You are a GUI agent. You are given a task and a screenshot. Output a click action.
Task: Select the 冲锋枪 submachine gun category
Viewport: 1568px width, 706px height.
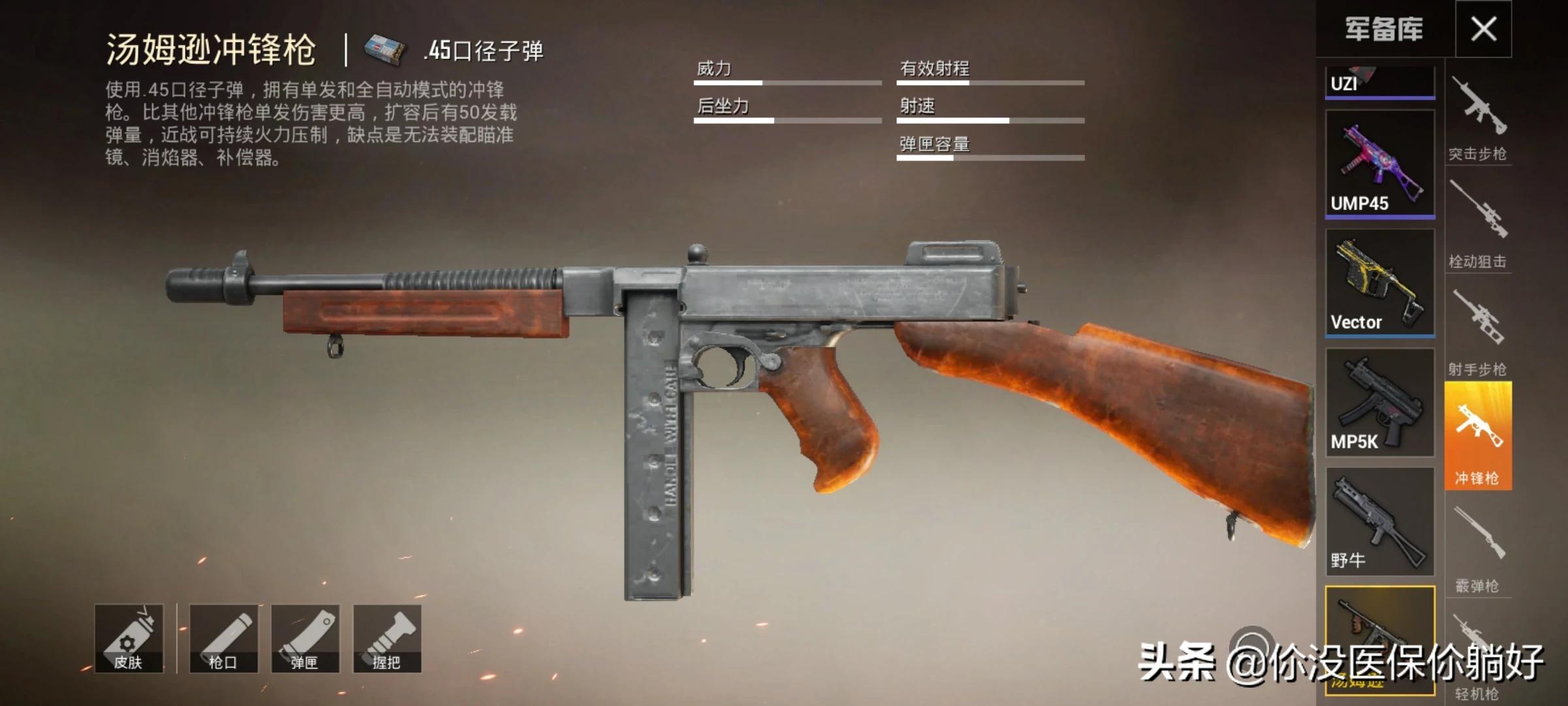click(x=1478, y=436)
